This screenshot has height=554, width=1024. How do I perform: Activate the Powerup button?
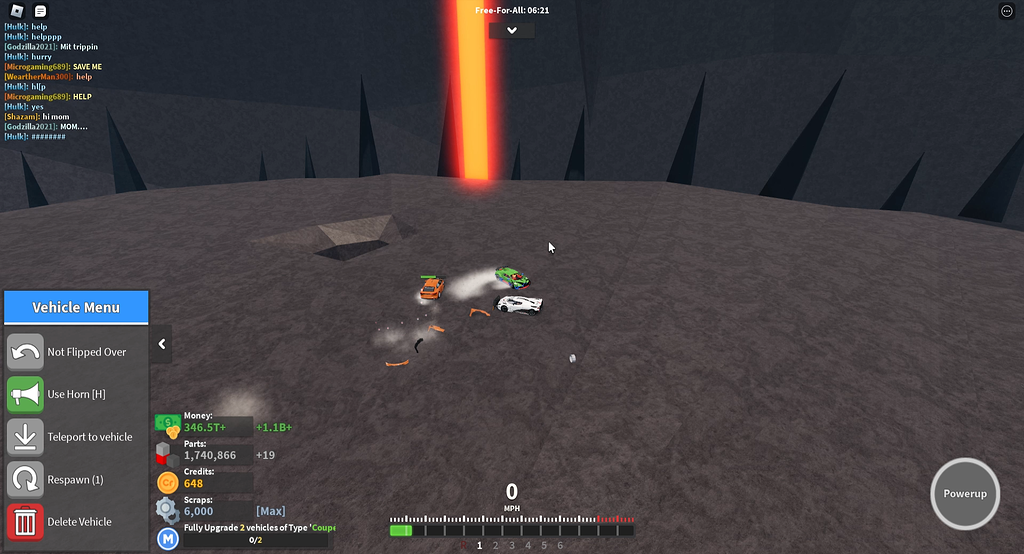(965, 494)
